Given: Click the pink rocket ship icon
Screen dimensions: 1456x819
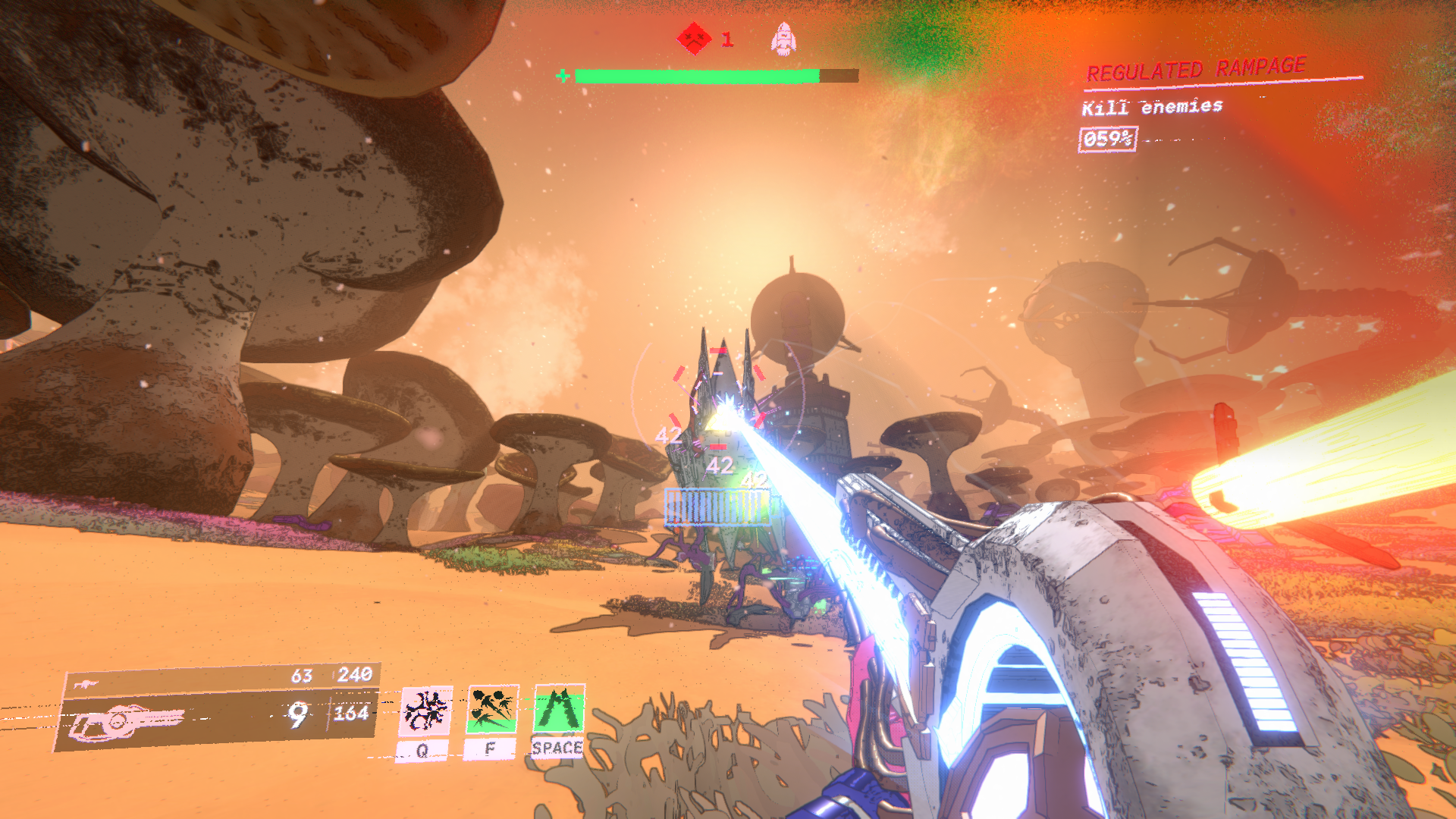Looking at the screenshot, I should click(783, 38).
